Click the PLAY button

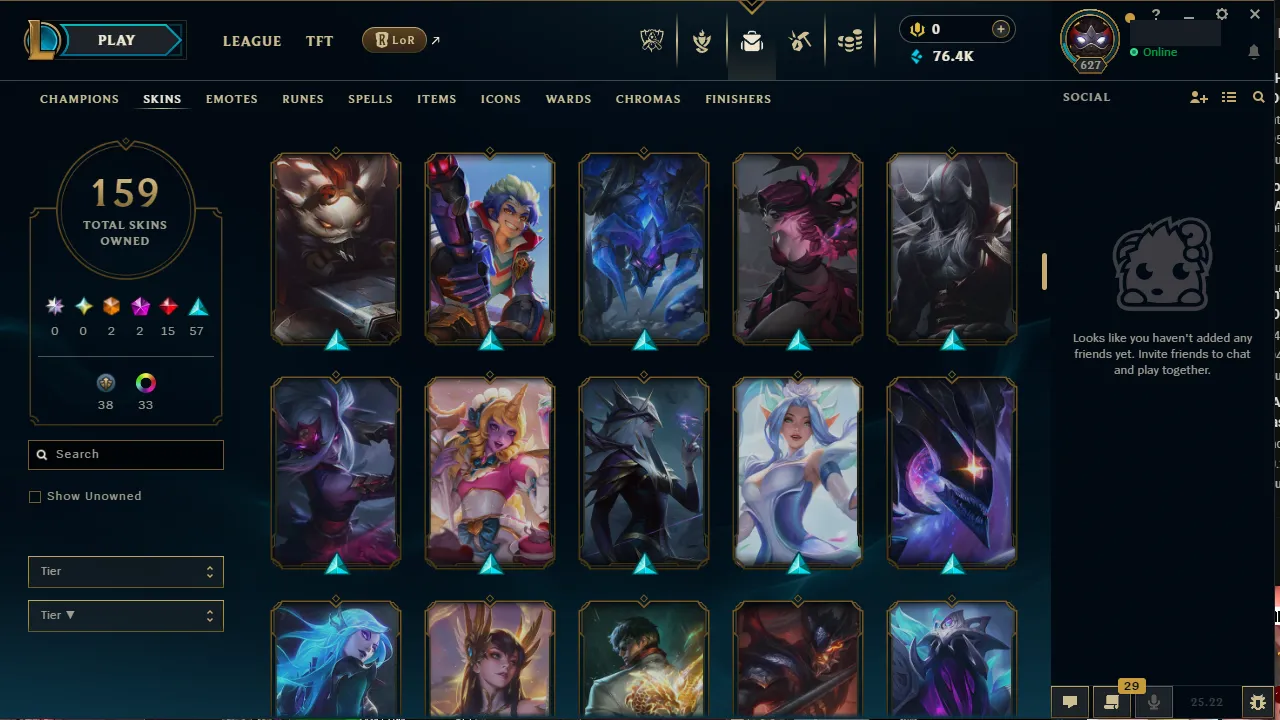point(115,40)
